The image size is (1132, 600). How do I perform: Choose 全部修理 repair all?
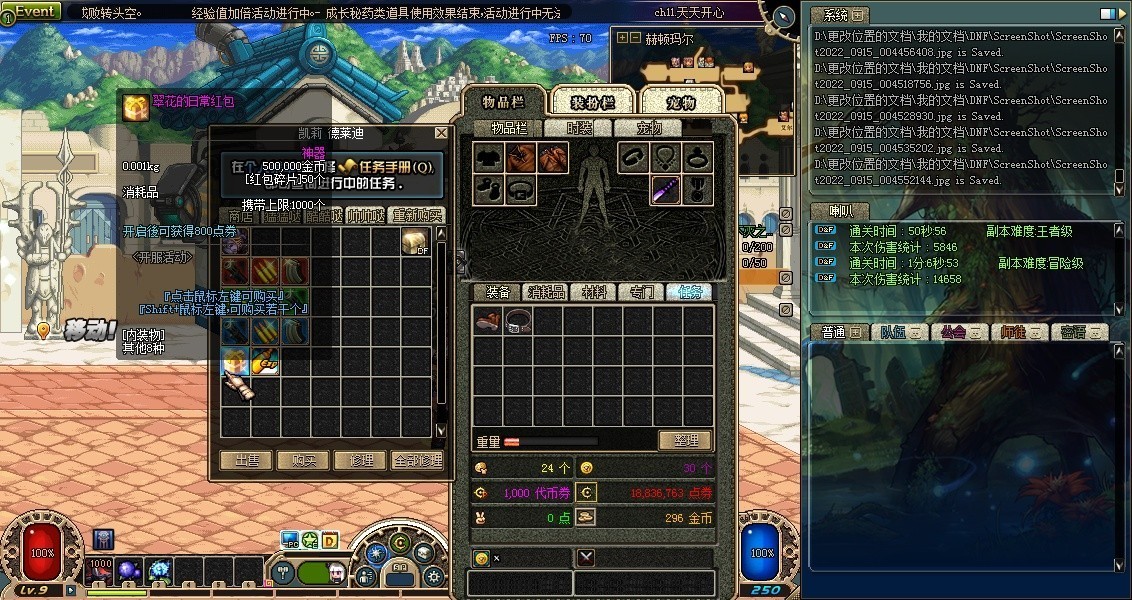click(417, 461)
